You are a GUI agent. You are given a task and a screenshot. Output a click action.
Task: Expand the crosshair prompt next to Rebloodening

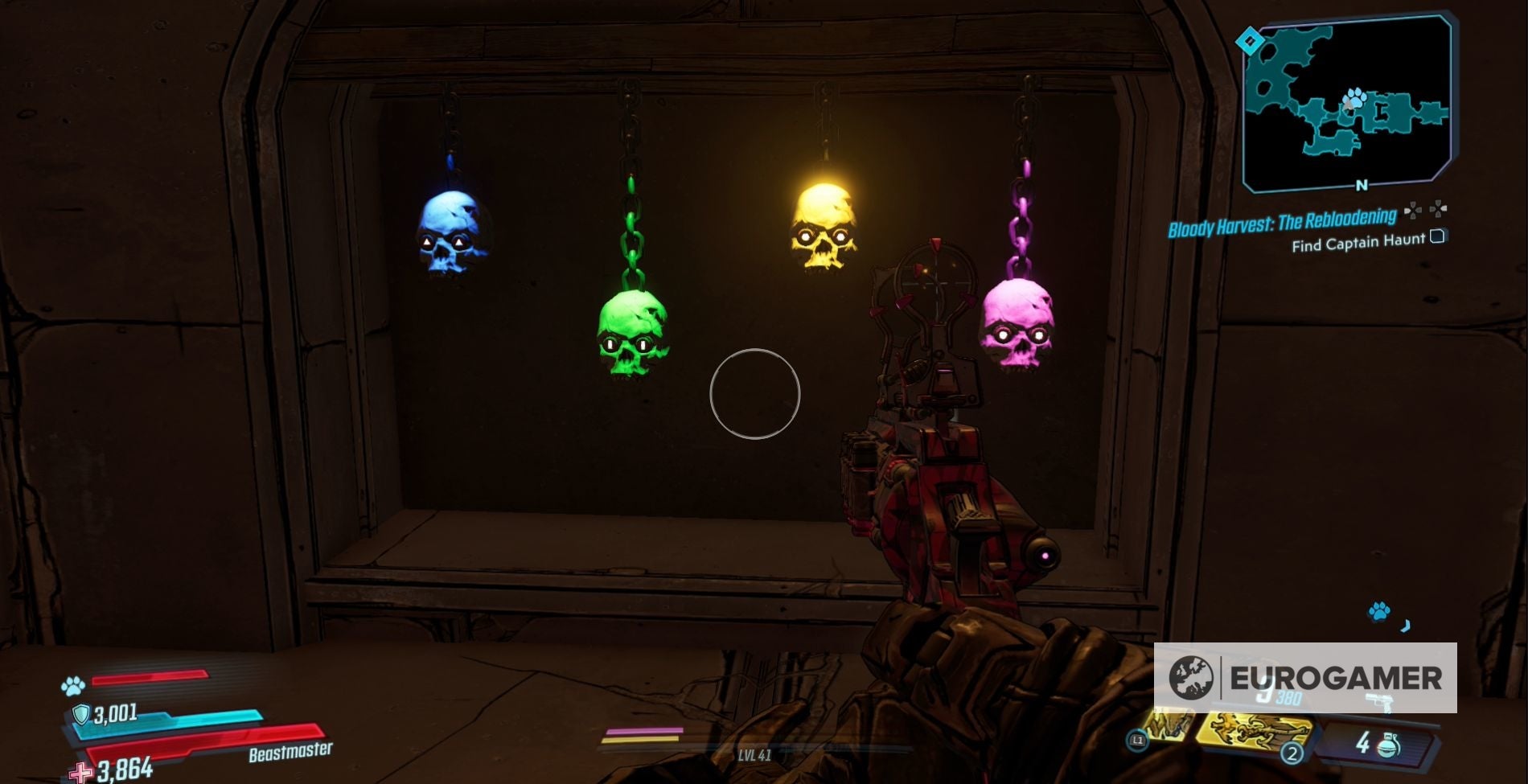pyautogui.click(x=1438, y=211)
